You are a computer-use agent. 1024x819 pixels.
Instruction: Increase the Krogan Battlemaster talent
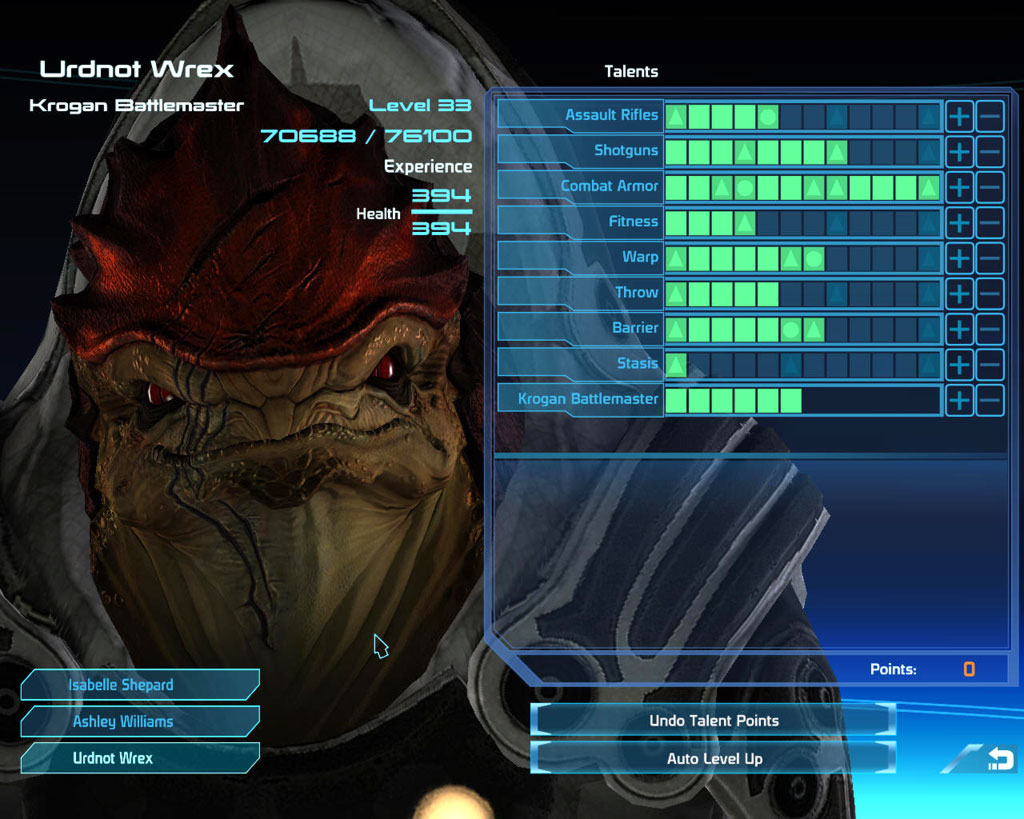click(959, 399)
